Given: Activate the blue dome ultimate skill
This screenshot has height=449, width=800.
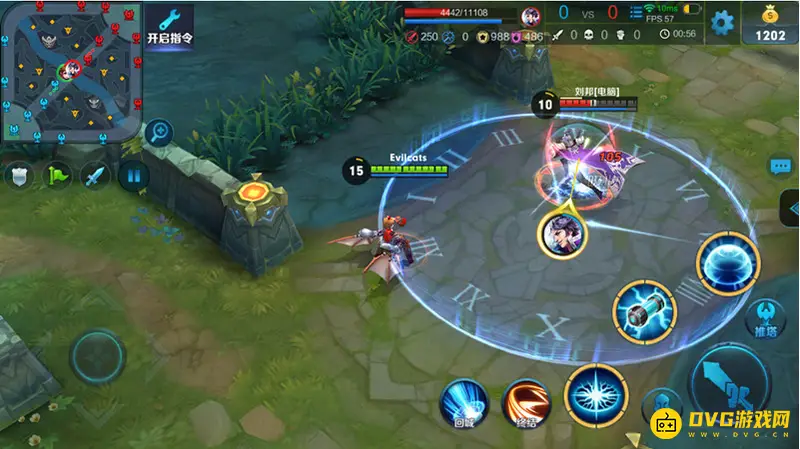Looking at the screenshot, I should point(727,263).
